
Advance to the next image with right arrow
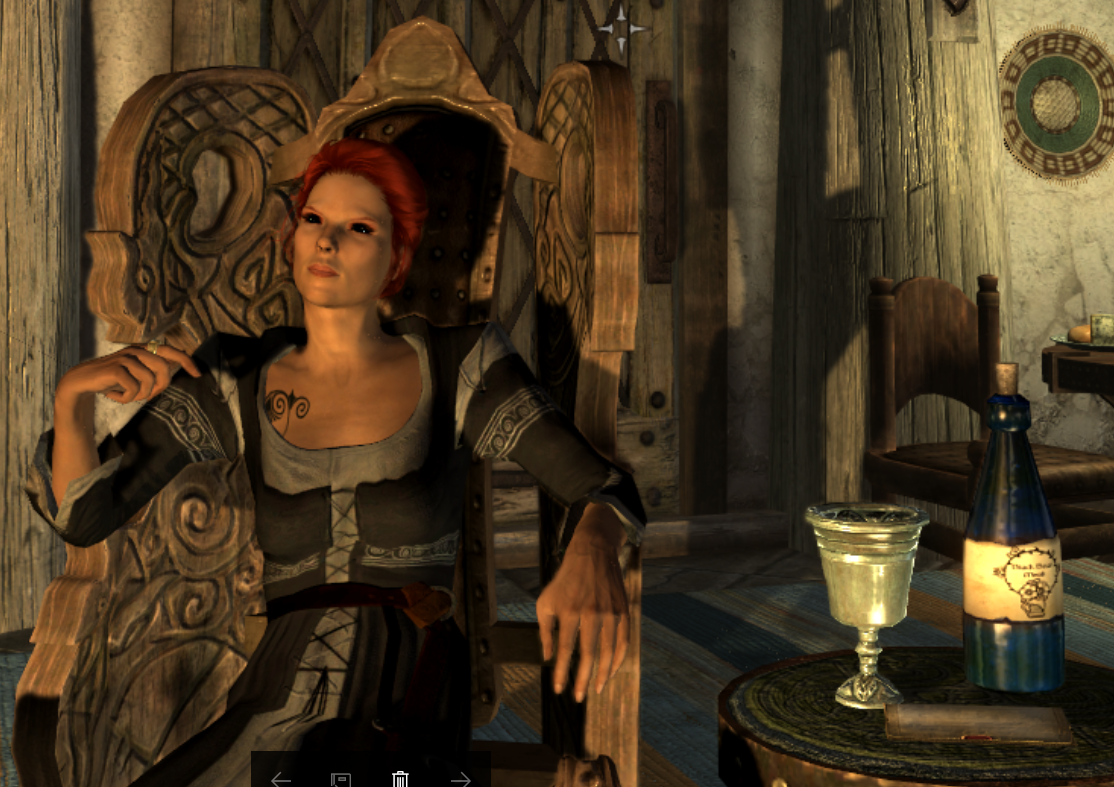[x=460, y=779]
